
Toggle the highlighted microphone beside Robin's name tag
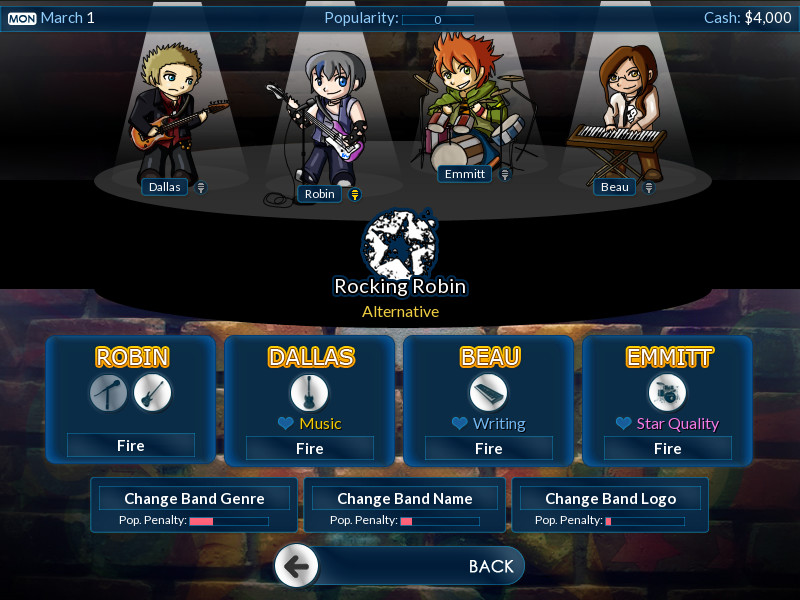pos(354,194)
